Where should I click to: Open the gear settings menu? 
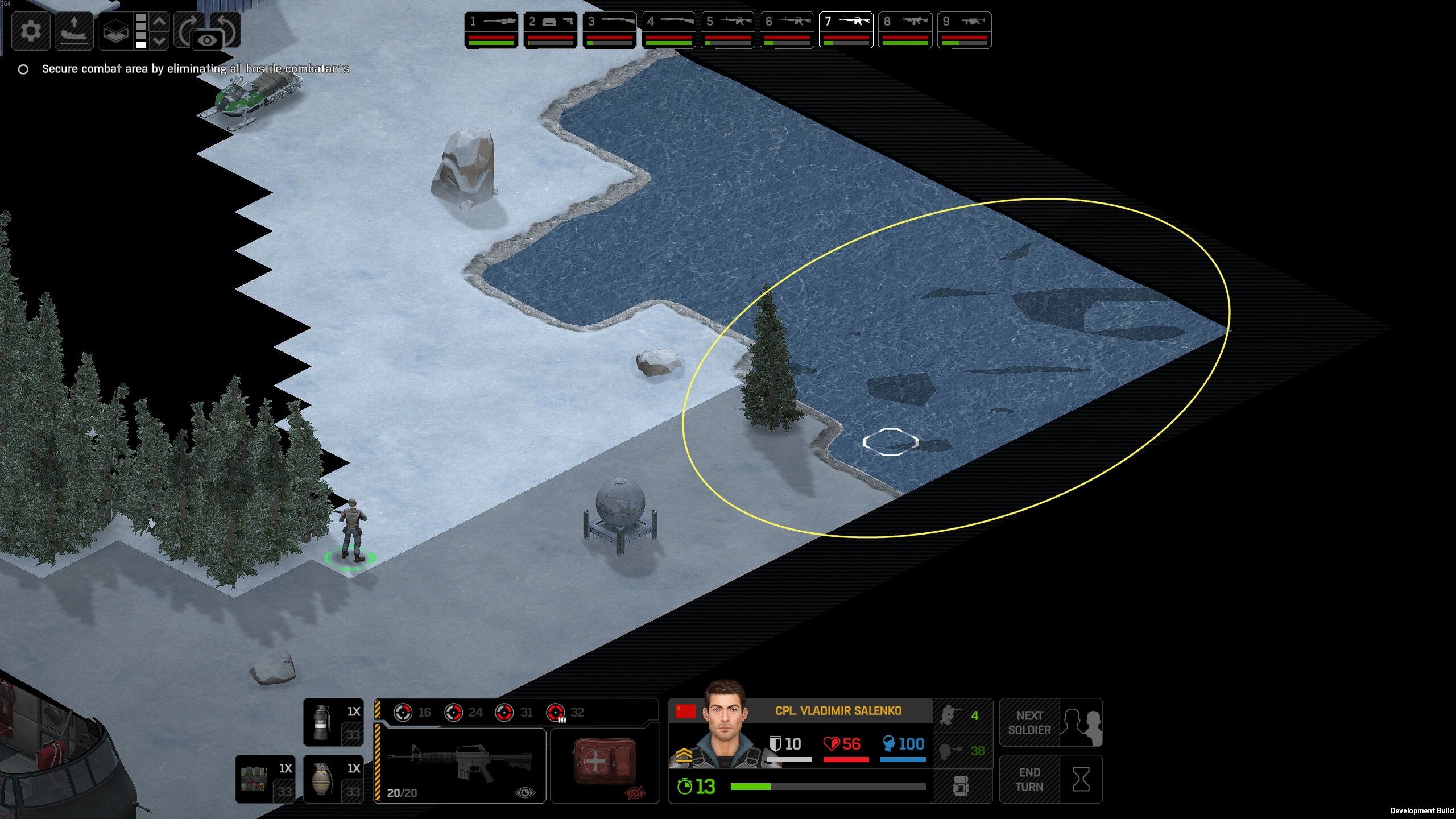click(x=31, y=30)
